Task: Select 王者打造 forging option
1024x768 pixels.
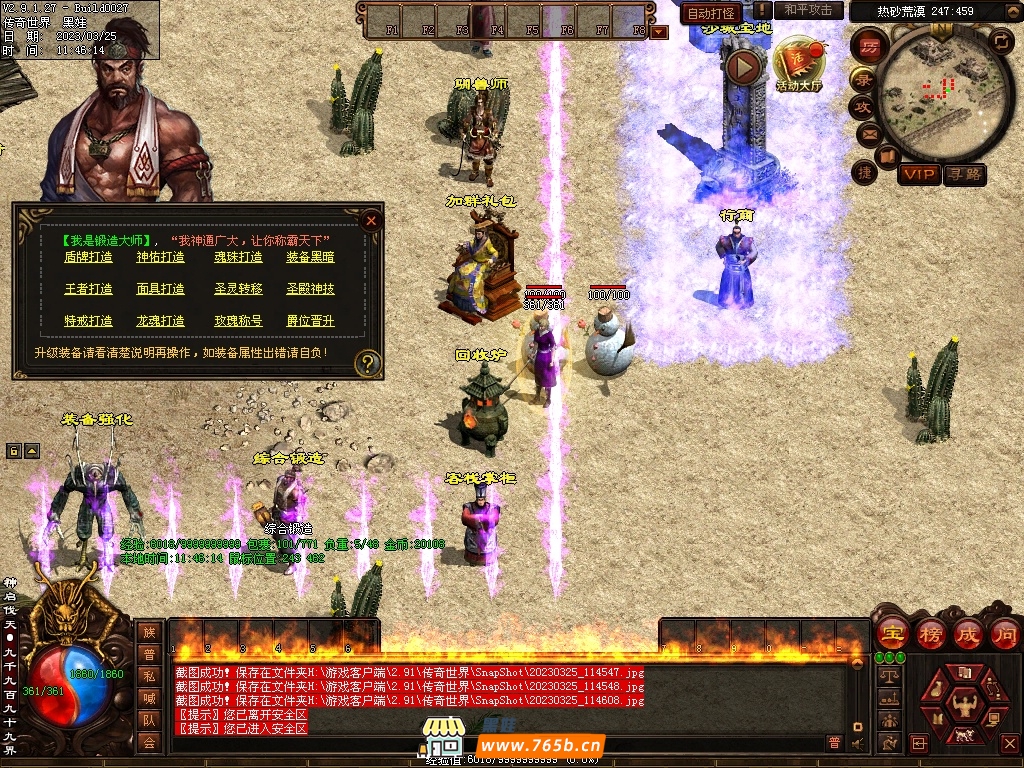Action: pos(89,289)
